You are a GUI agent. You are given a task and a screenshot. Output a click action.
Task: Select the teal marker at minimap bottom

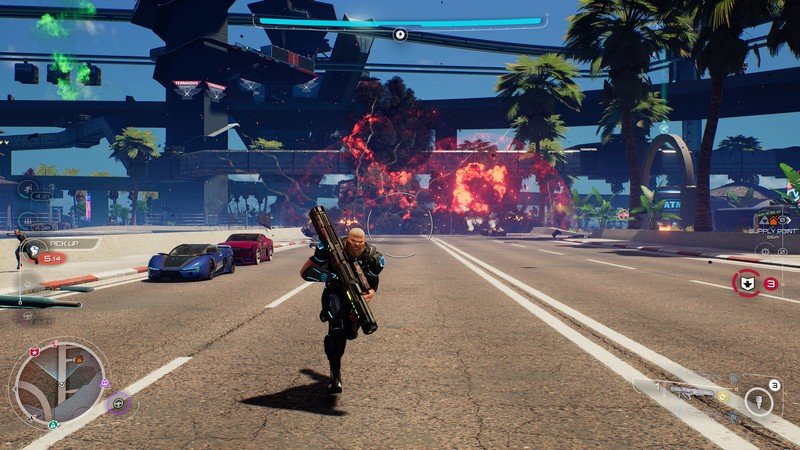tap(52, 424)
